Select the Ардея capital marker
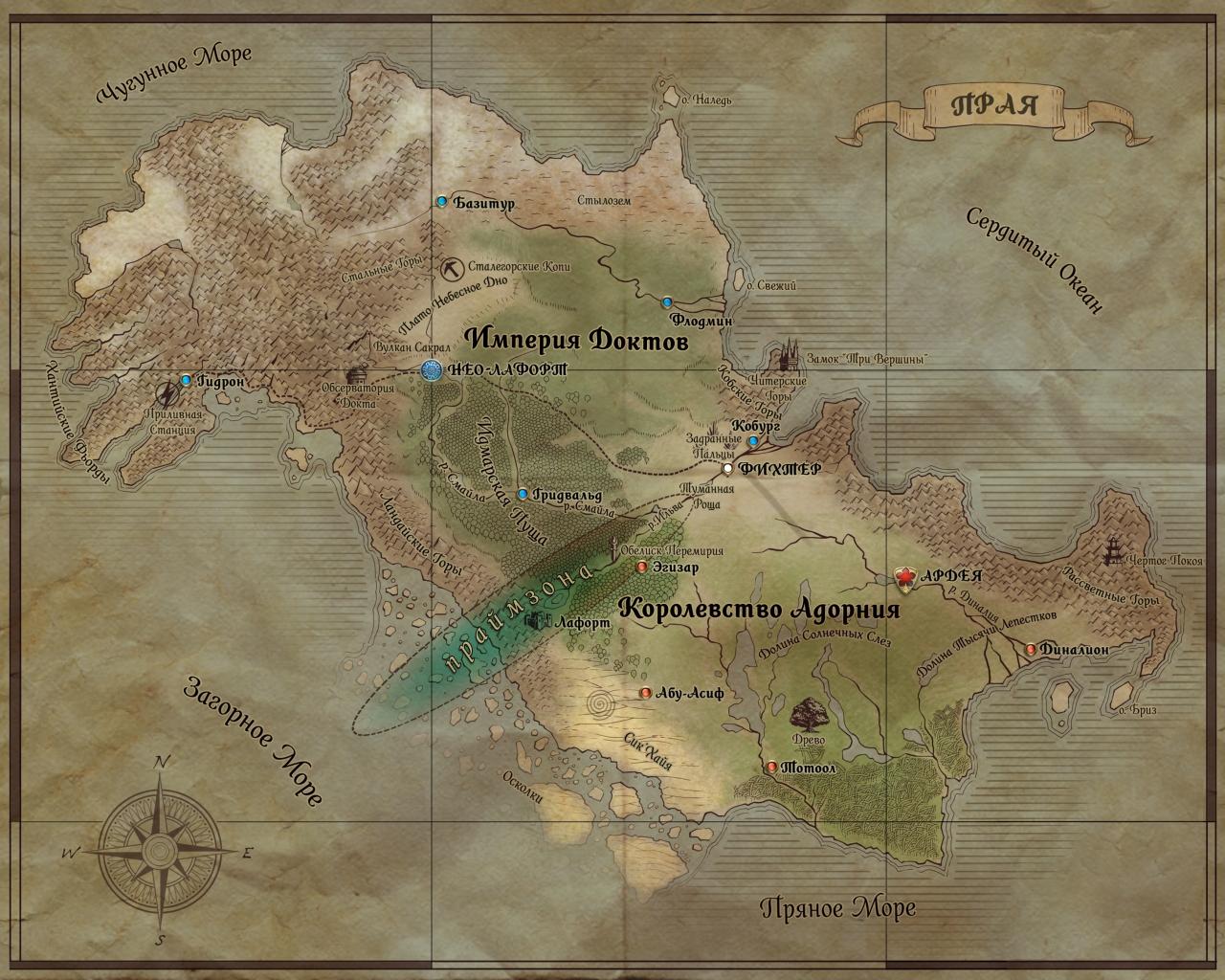The width and height of the screenshot is (1225, 980). (902, 576)
